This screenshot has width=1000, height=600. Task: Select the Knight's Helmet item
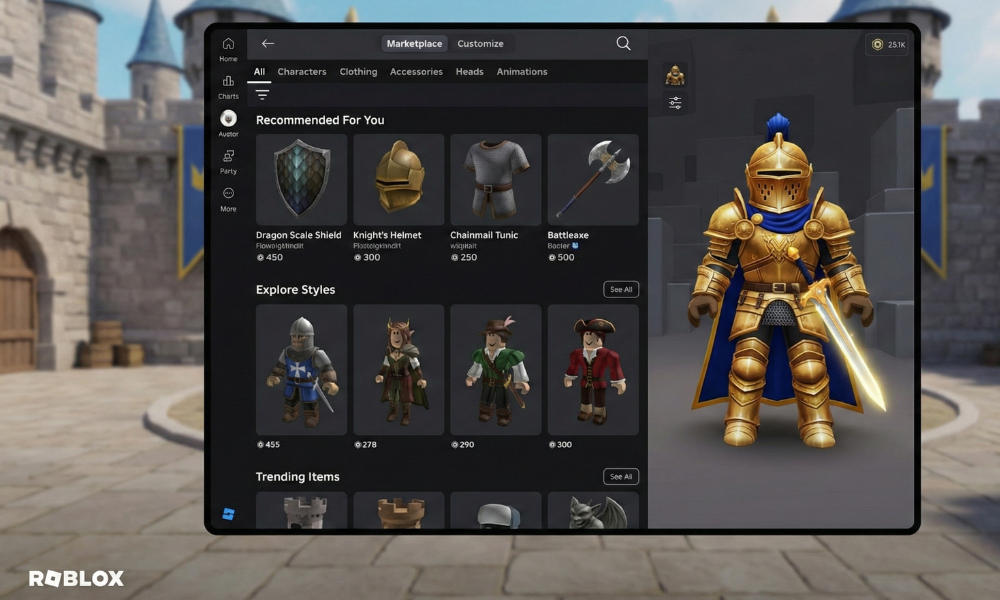point(398,180)
